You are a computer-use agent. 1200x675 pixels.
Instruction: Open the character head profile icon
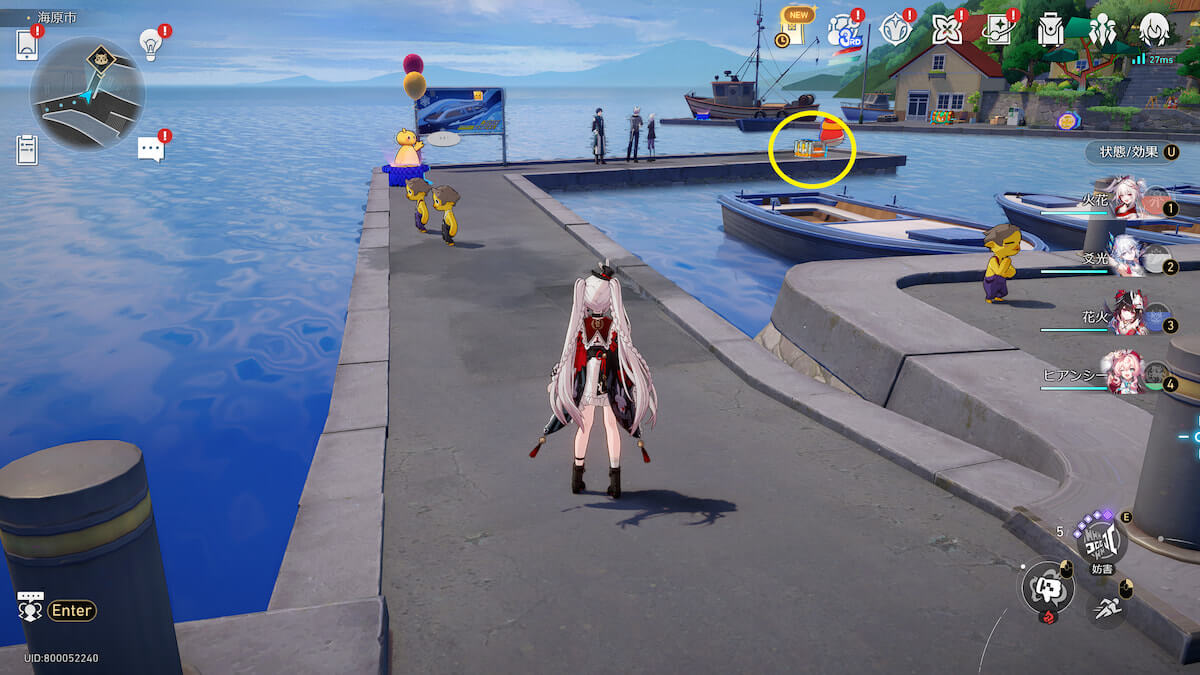(x=1154, y=29)
